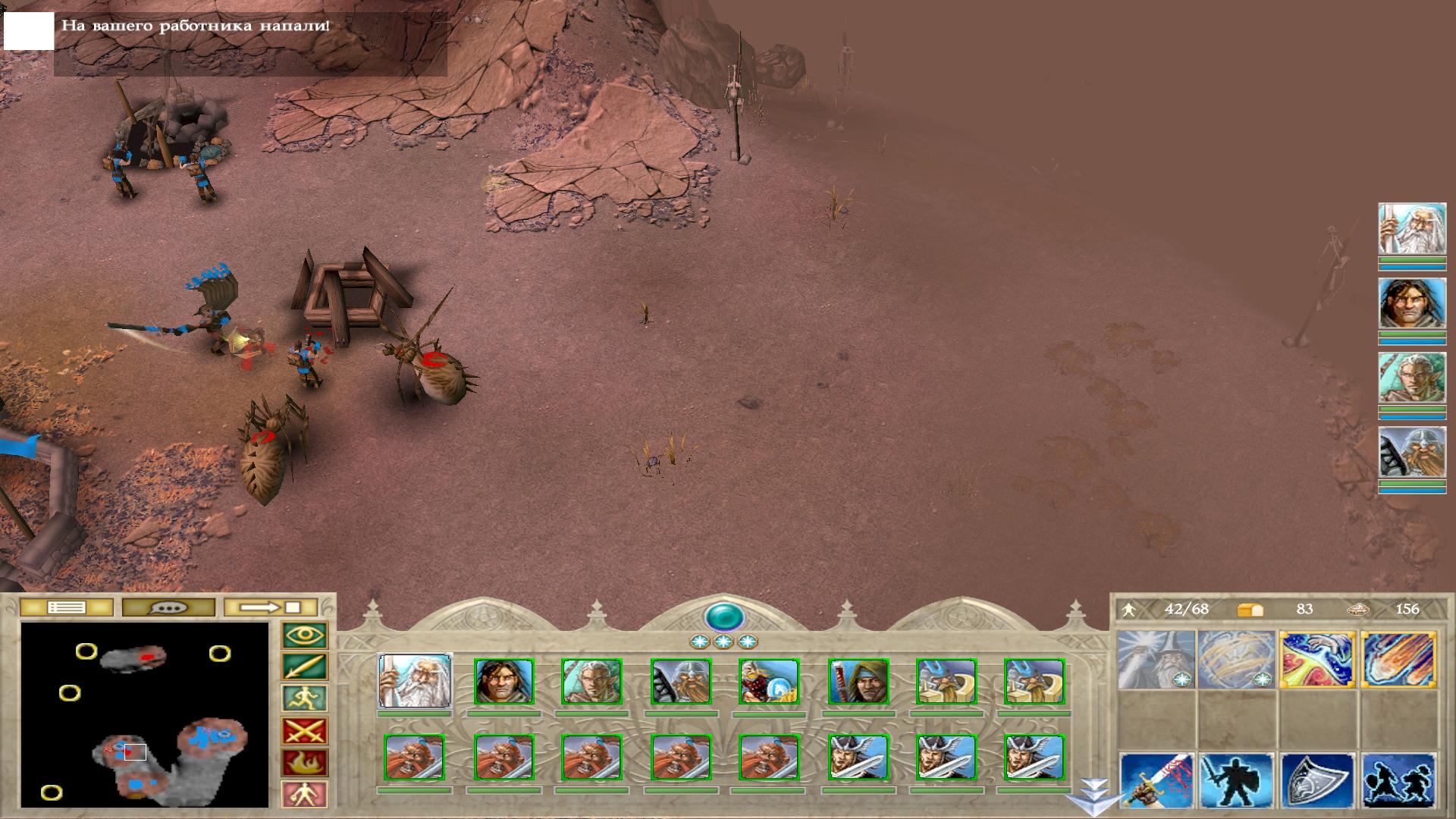1456x819 pixels.
Task: Toggle the green eye icon beside the minimap
Action: 304,635
